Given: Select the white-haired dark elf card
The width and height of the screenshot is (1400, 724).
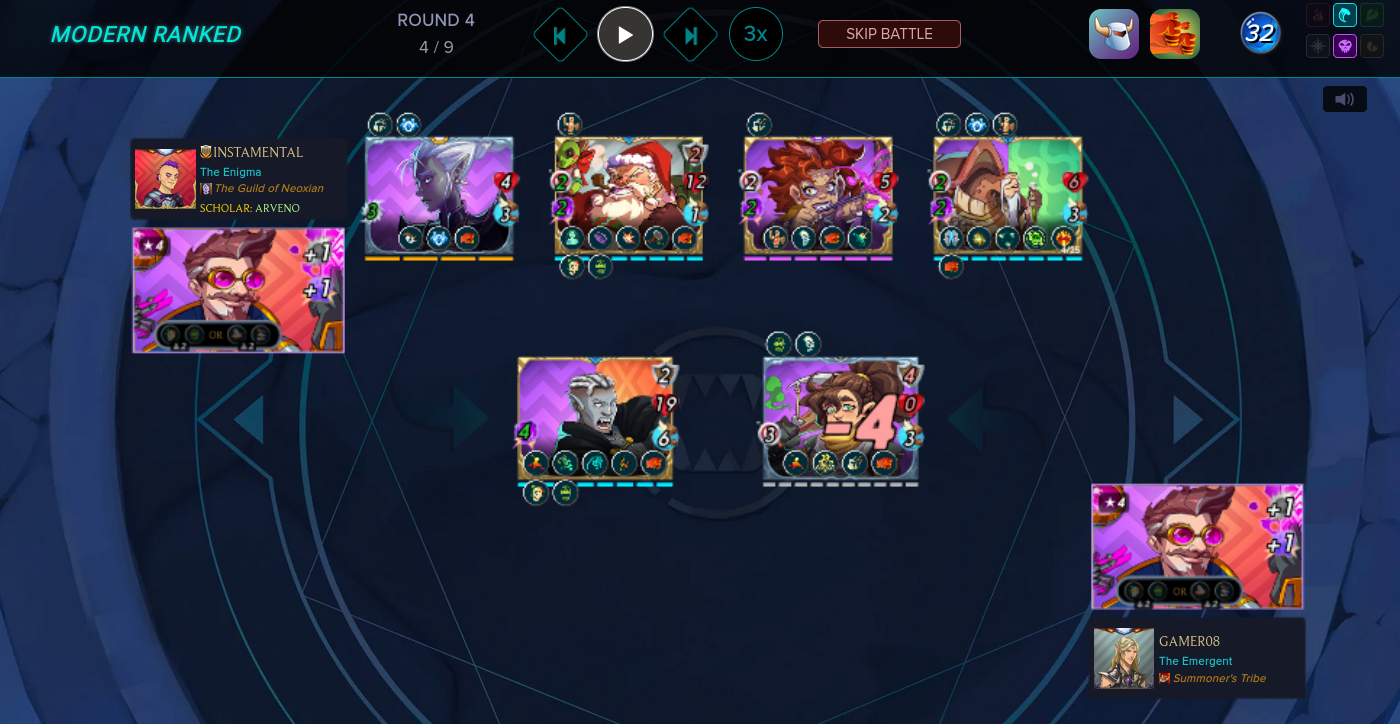Looking at the screenshot, I should [x=439, y=195].
